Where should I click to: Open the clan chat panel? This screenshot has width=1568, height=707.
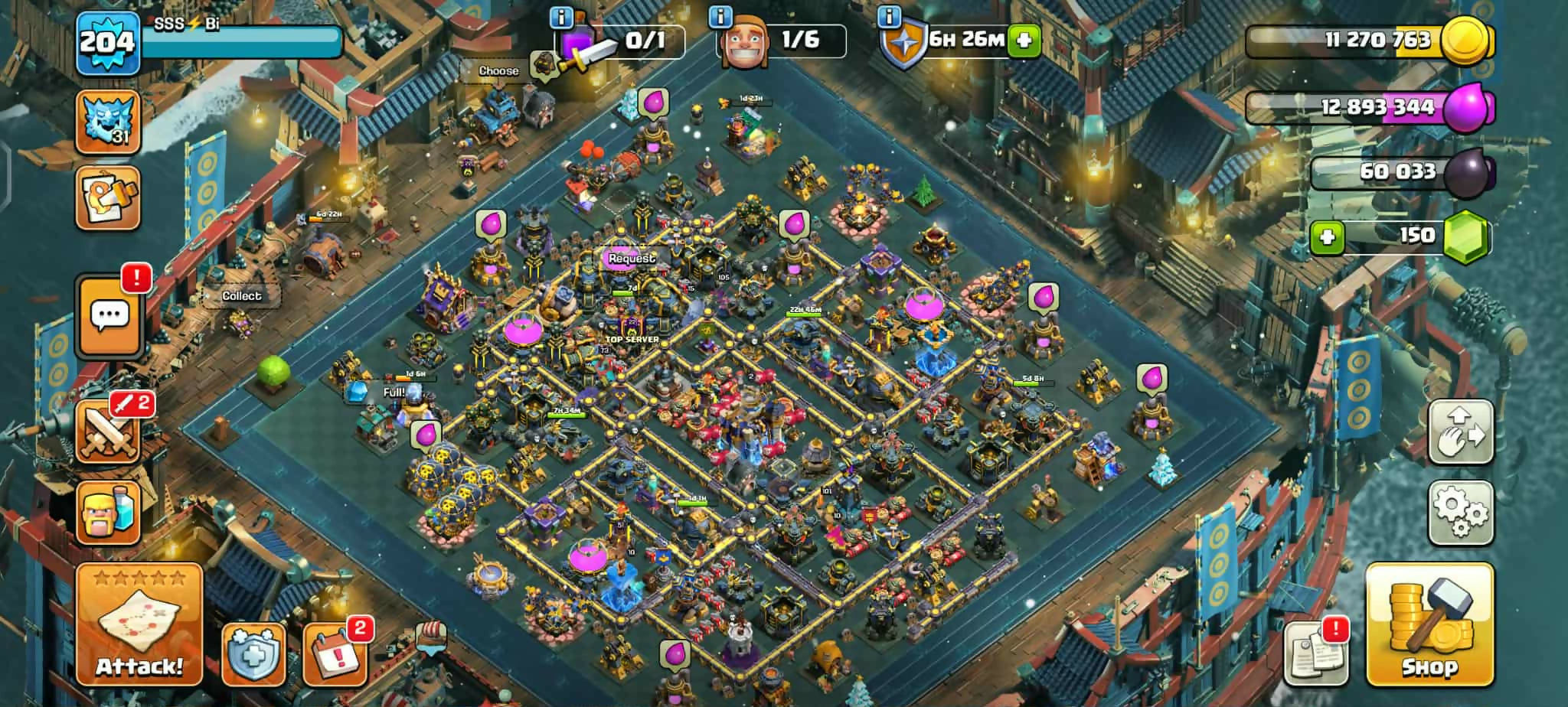click(109, 315)
